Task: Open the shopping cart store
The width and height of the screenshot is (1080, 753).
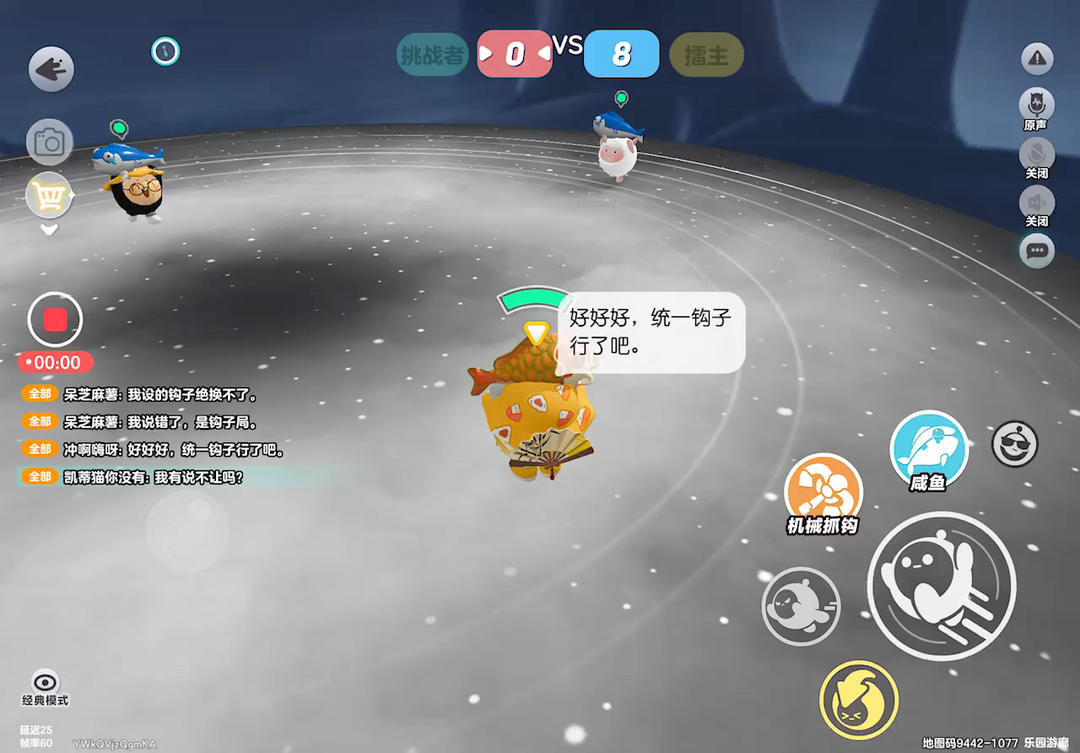Action: pos(49,196)
